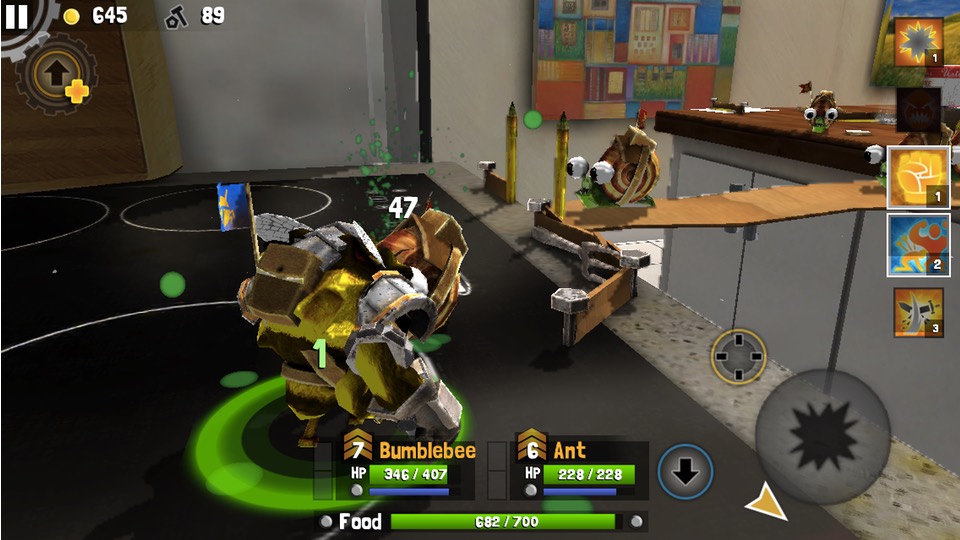Viewport: 960px width, 540px height.
Task: Use the golden fist punch ability
Action: pos(917,177)
